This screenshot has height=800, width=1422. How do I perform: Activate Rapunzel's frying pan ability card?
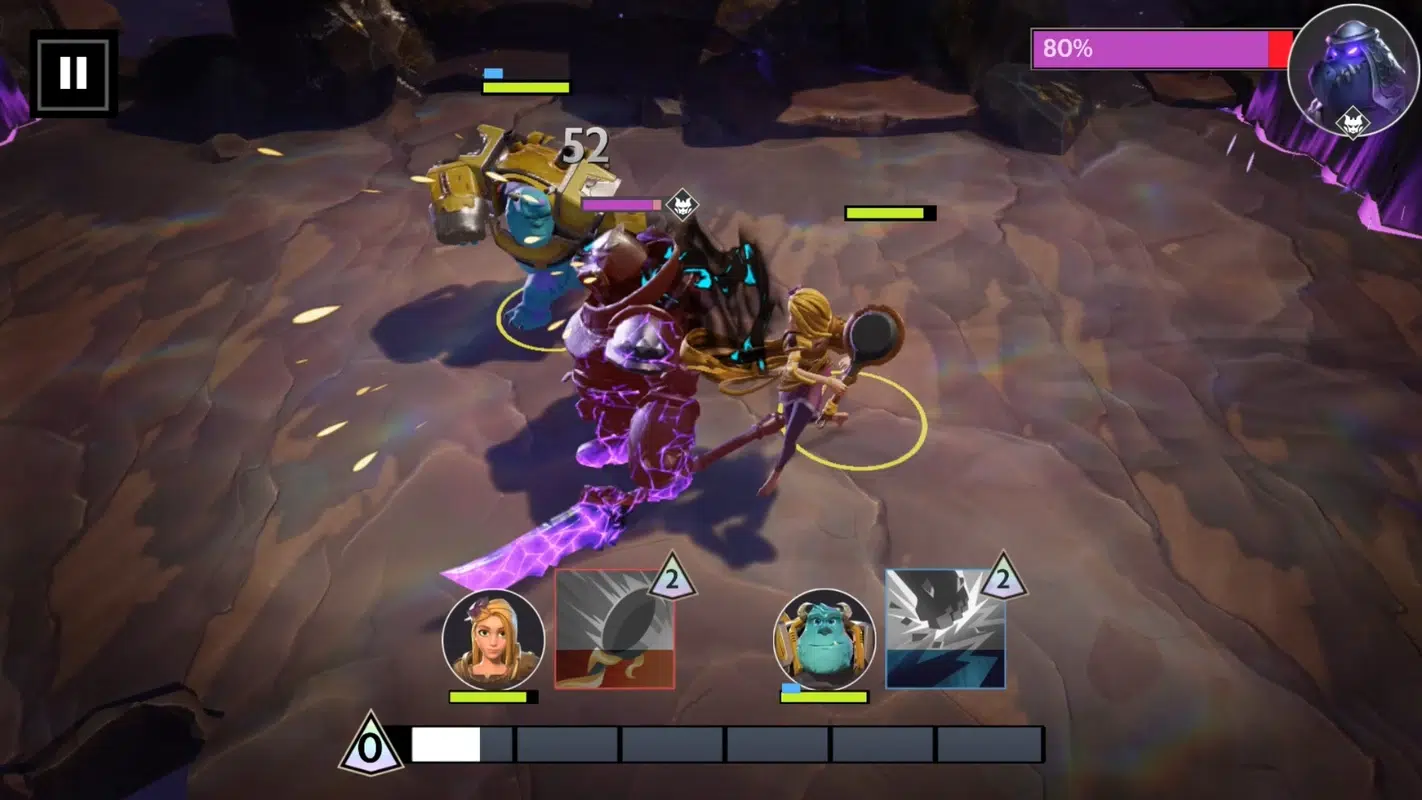click(615, 630)
